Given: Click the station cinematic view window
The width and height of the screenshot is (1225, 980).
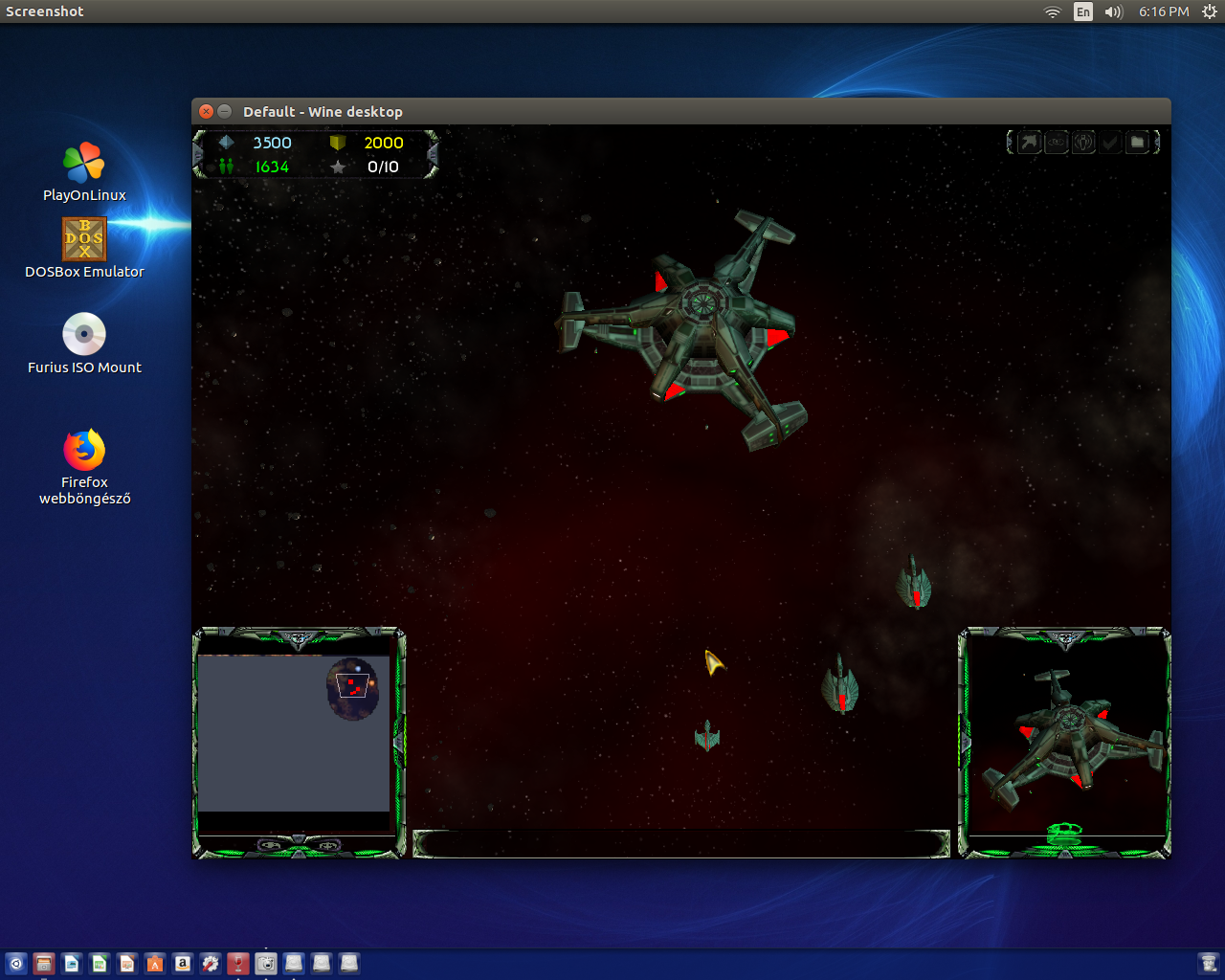Looking at the screenshot, I should click(1065, 732).
